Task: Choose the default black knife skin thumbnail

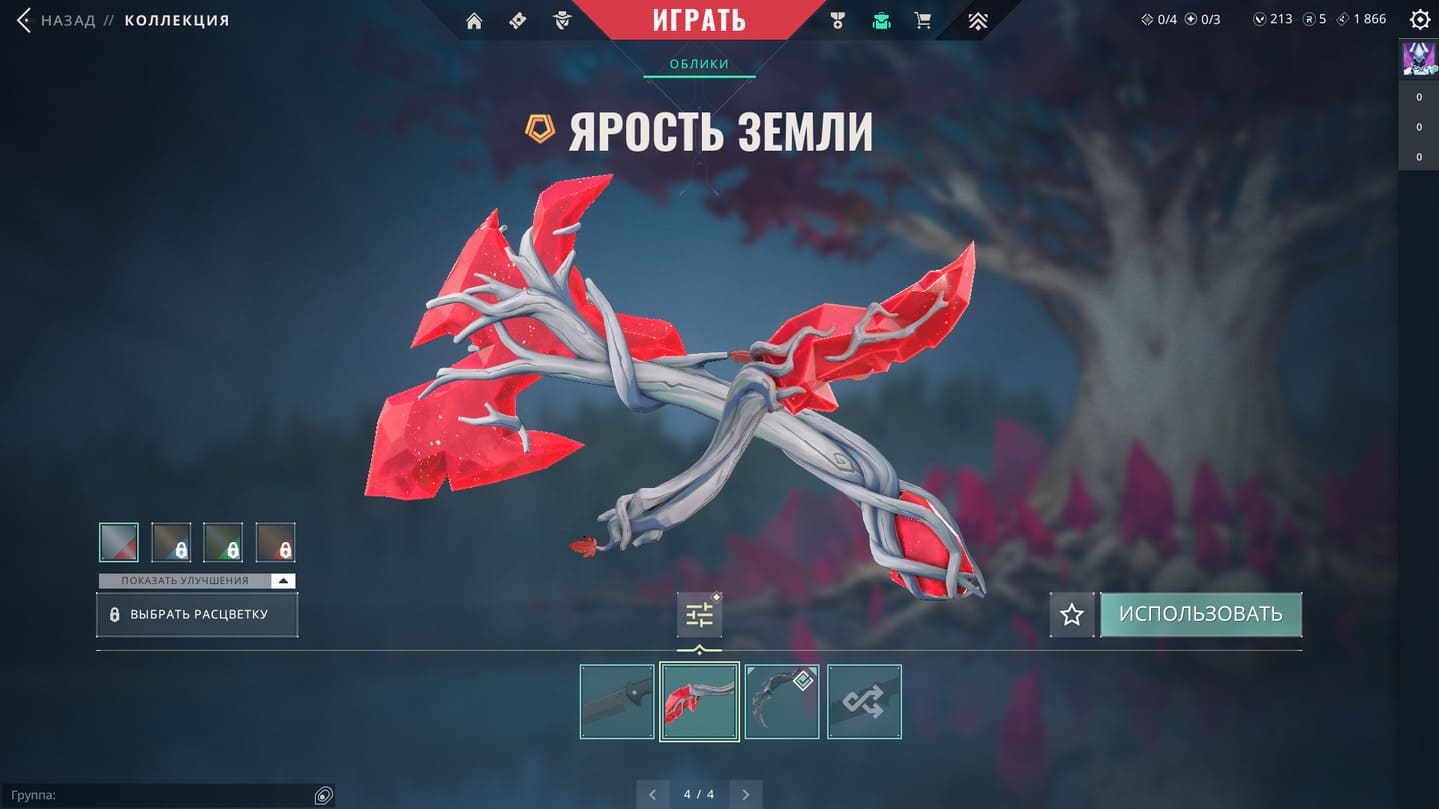Action: coord(617,702)
